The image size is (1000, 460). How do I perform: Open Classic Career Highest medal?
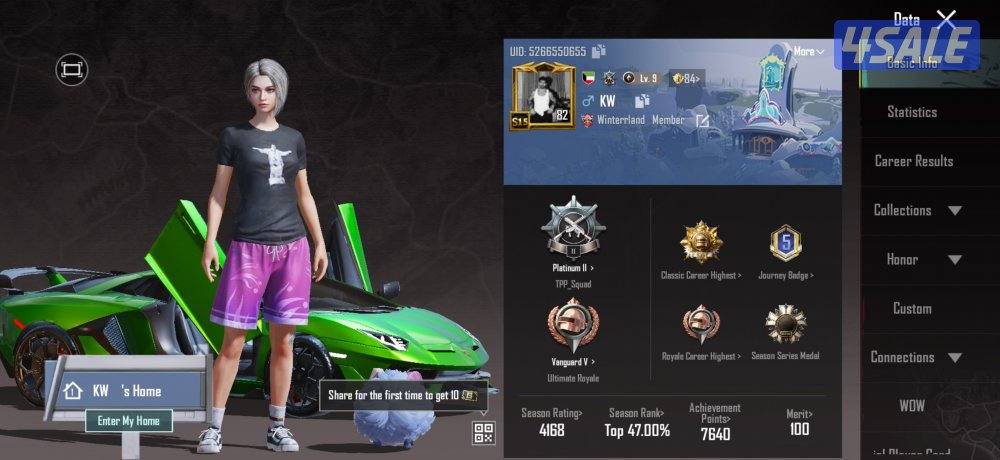pos(700,243)
